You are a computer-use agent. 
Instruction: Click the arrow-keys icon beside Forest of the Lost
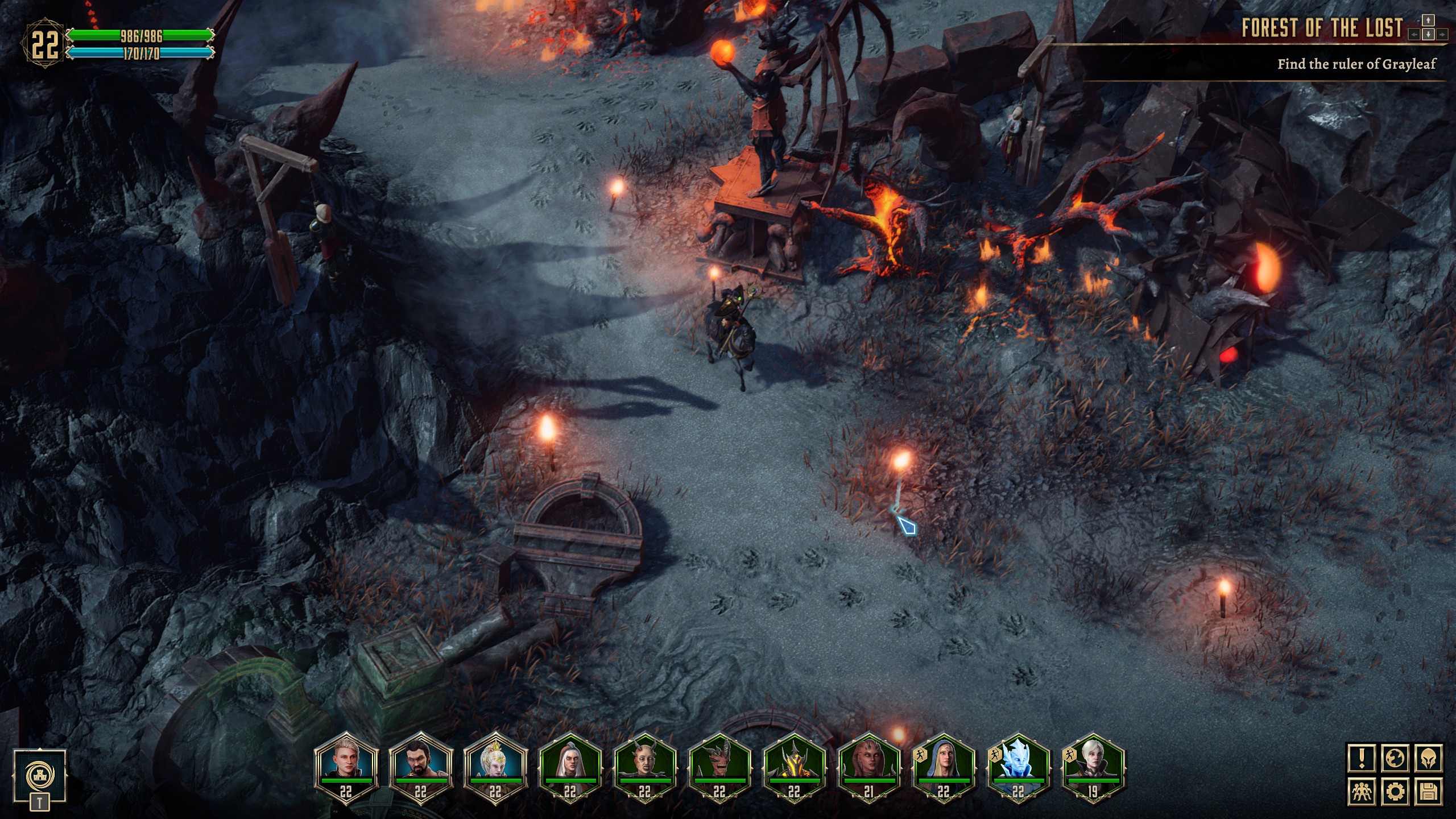[1428, 28]
